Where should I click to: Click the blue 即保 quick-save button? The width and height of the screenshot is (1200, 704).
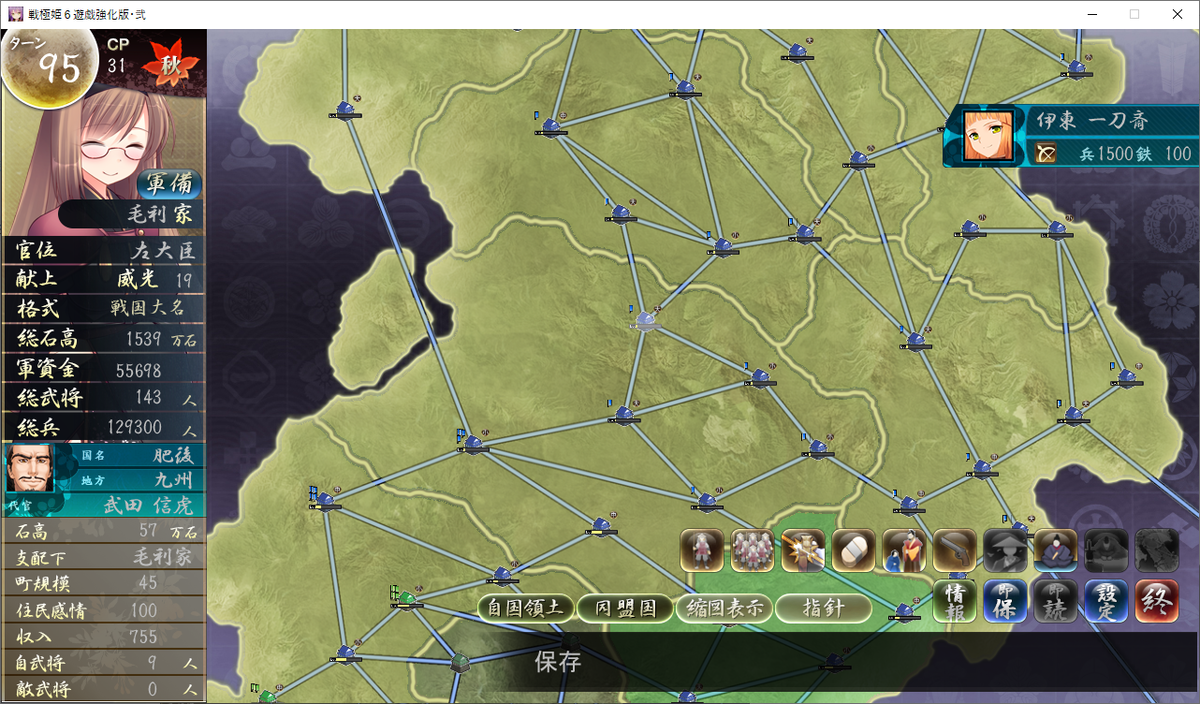pos(1005,601)
